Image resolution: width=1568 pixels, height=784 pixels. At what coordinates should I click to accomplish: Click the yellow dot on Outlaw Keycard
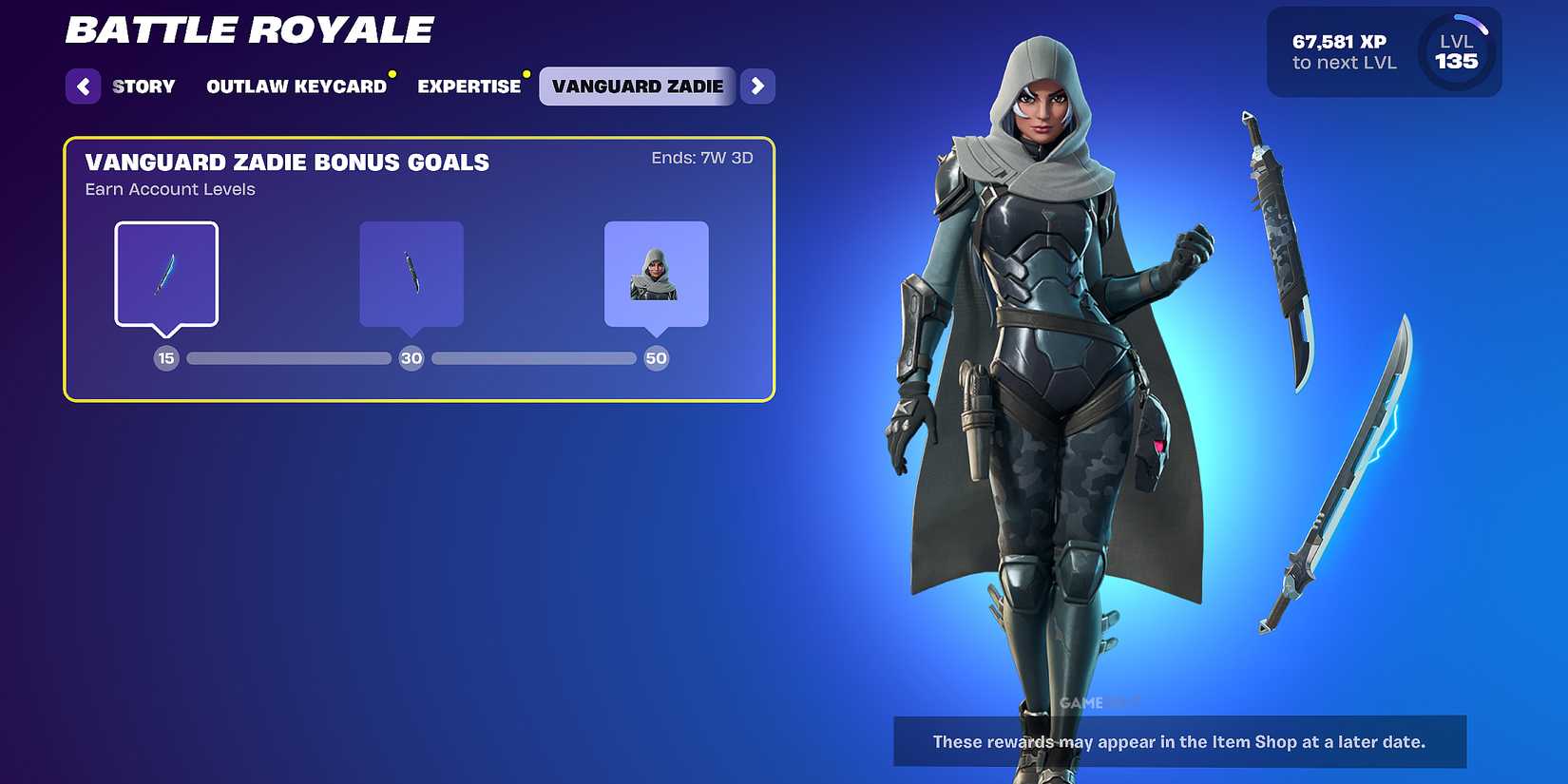coord(391,71)
